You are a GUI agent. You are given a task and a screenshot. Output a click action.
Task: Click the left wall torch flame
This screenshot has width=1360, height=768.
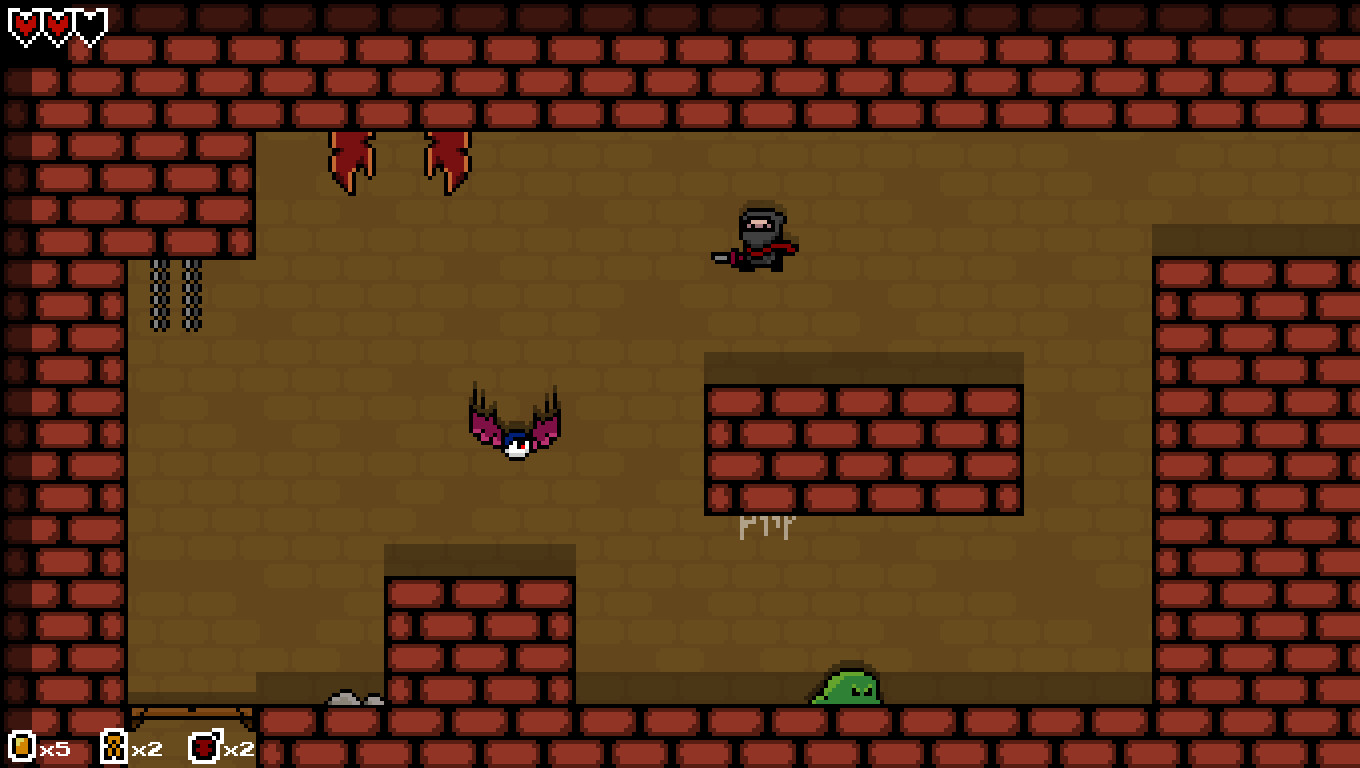coord(352,160)
